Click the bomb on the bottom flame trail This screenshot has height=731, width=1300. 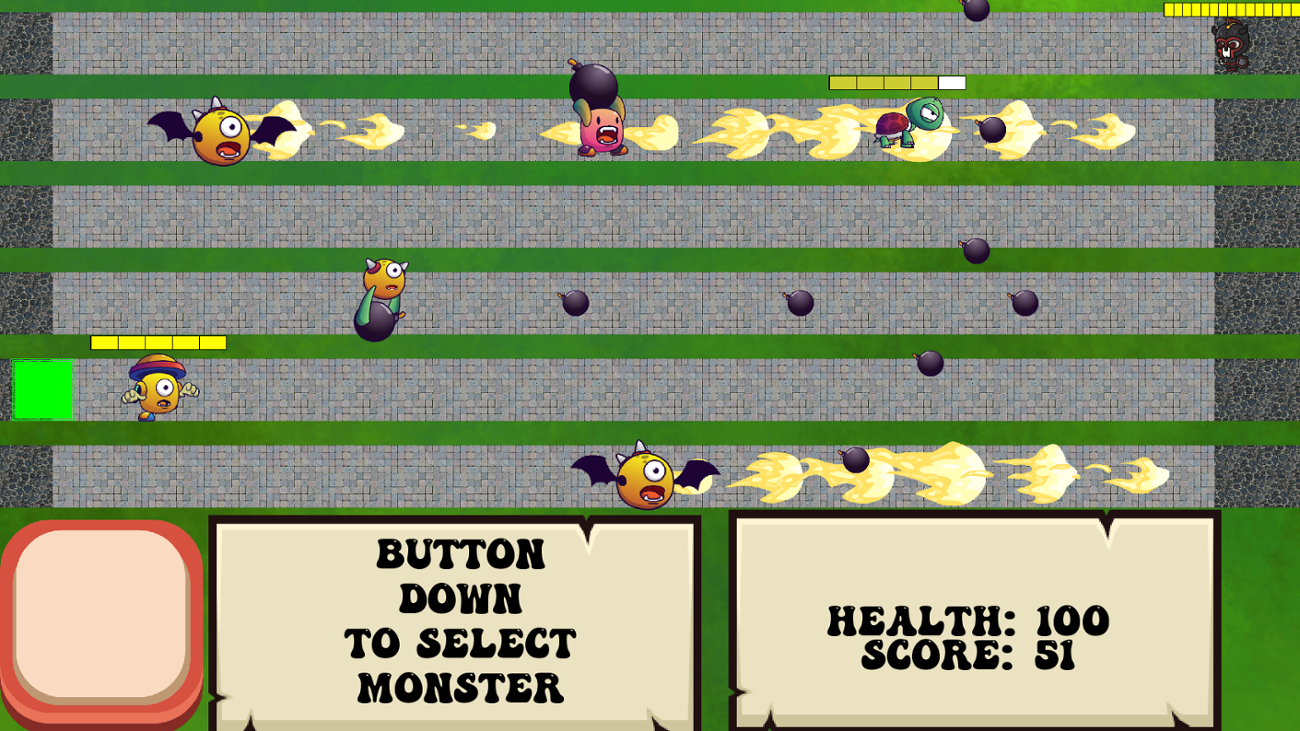tap(855, 460)
